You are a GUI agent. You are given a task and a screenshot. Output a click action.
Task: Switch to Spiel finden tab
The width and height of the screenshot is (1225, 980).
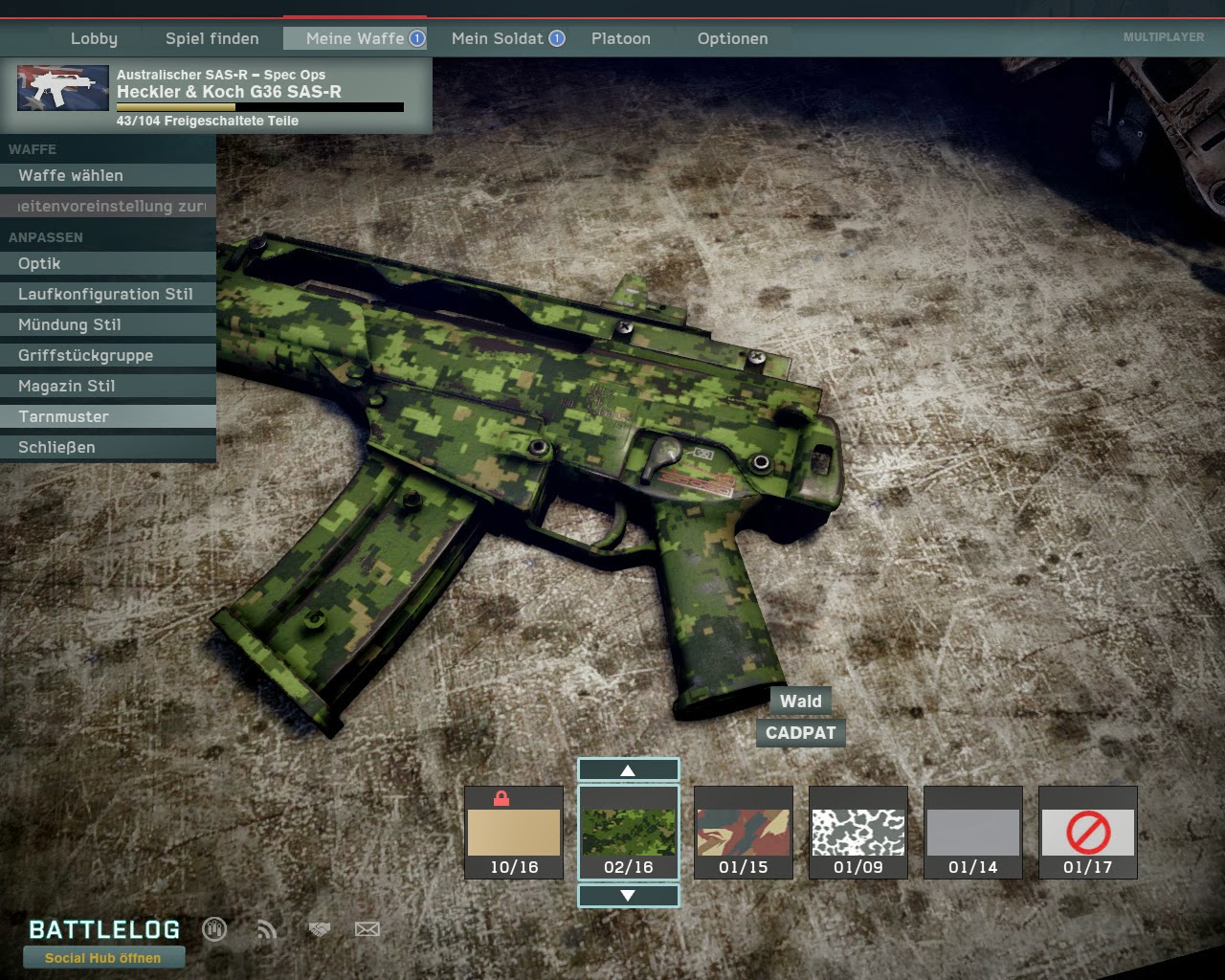(212, 38)
